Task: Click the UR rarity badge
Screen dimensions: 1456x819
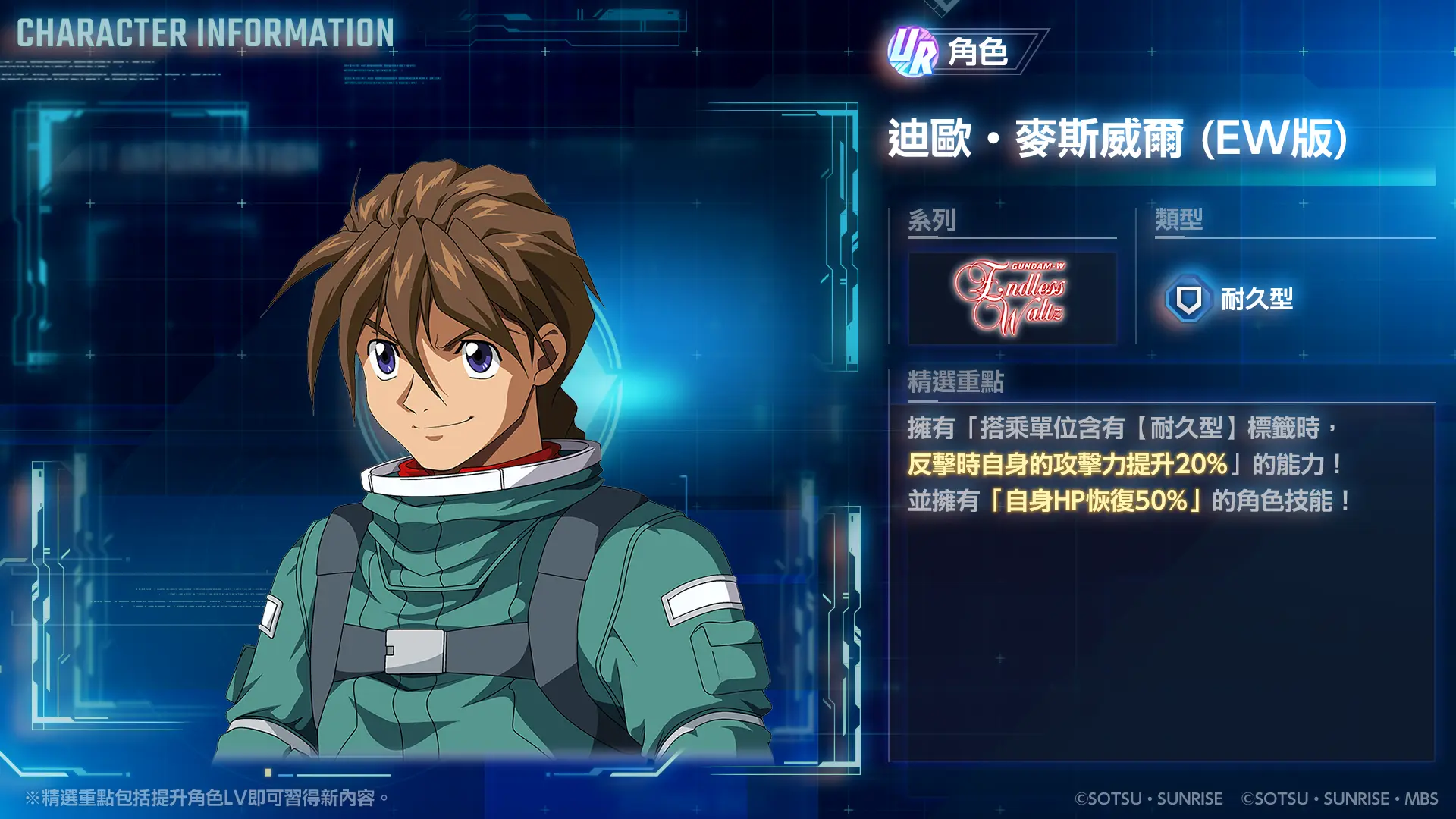Action: pyautogui.click(x=913, y=52)
